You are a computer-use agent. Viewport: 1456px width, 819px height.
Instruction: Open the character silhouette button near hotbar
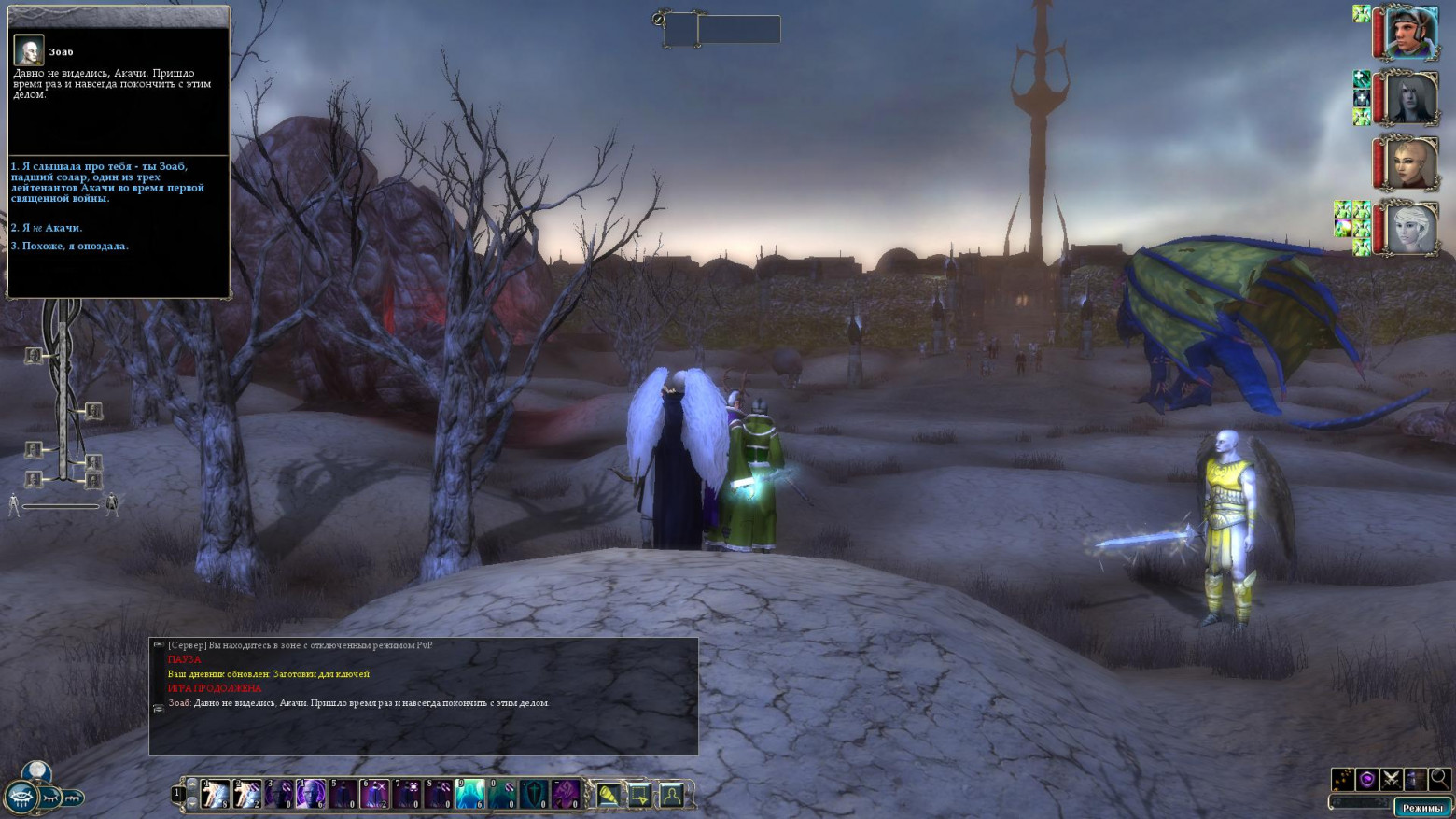pos(671,795)
